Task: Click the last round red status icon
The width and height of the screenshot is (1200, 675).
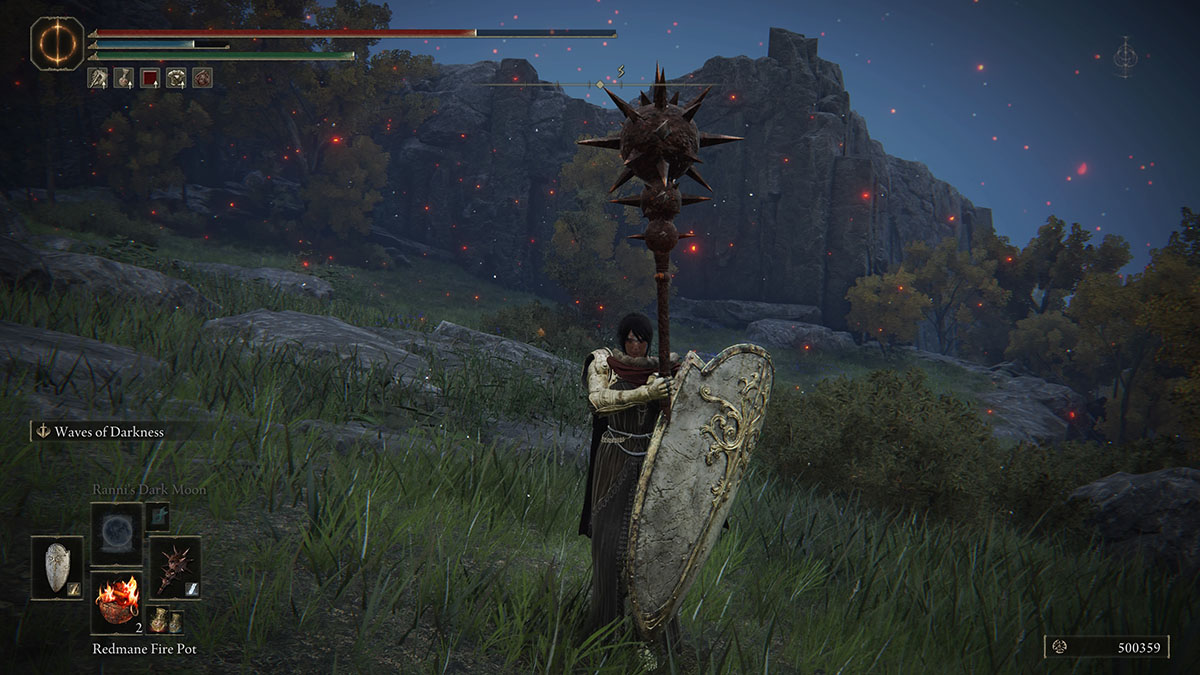Action: [202, 77]
